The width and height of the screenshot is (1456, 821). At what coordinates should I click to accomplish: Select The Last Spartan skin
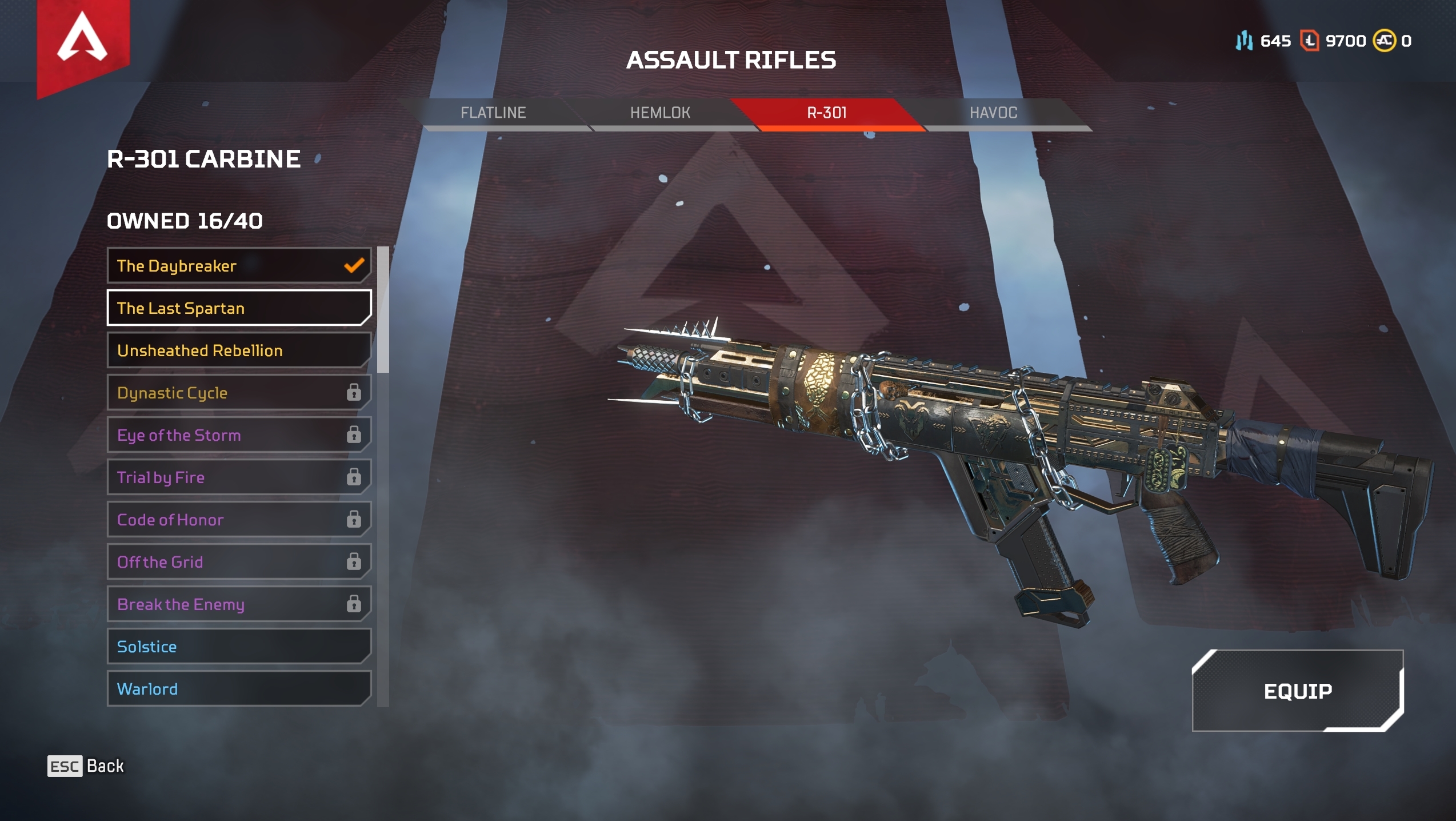click(239, 308)
